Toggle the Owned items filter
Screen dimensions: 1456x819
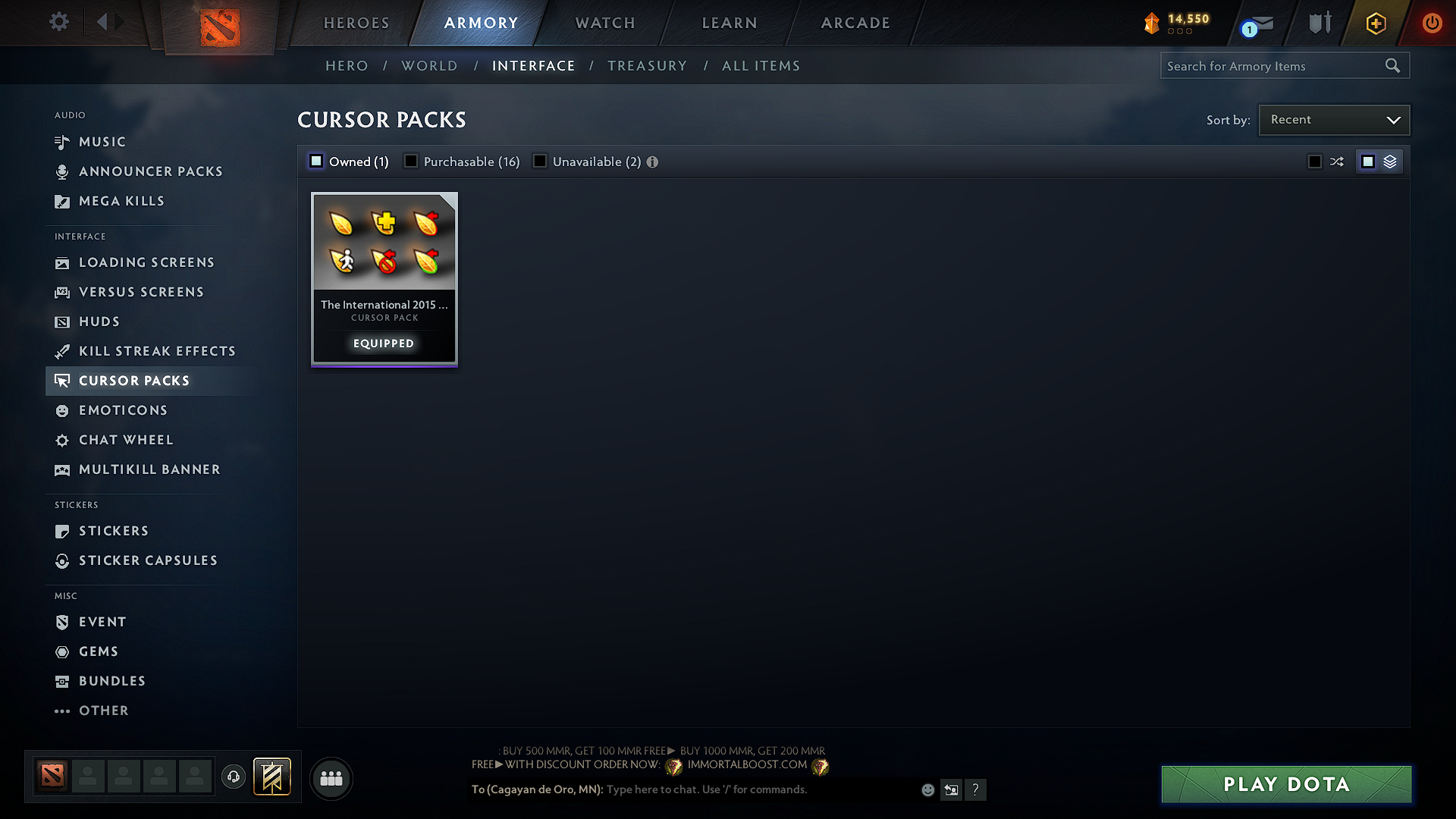coord(316,161)
